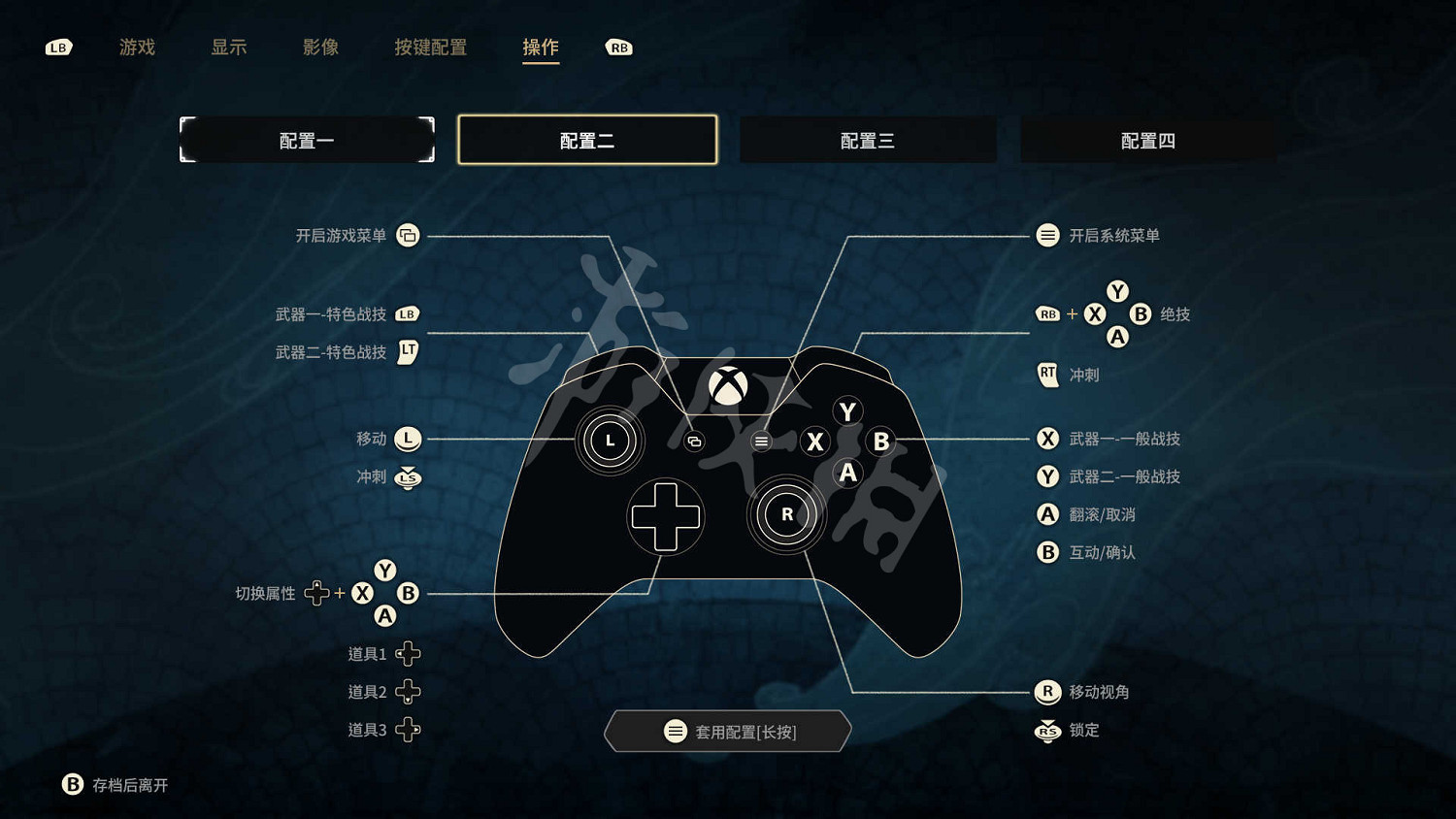Open the 配置四 preset
The width and height of the screenshot is (1456, 819).
pos(1148,140)
